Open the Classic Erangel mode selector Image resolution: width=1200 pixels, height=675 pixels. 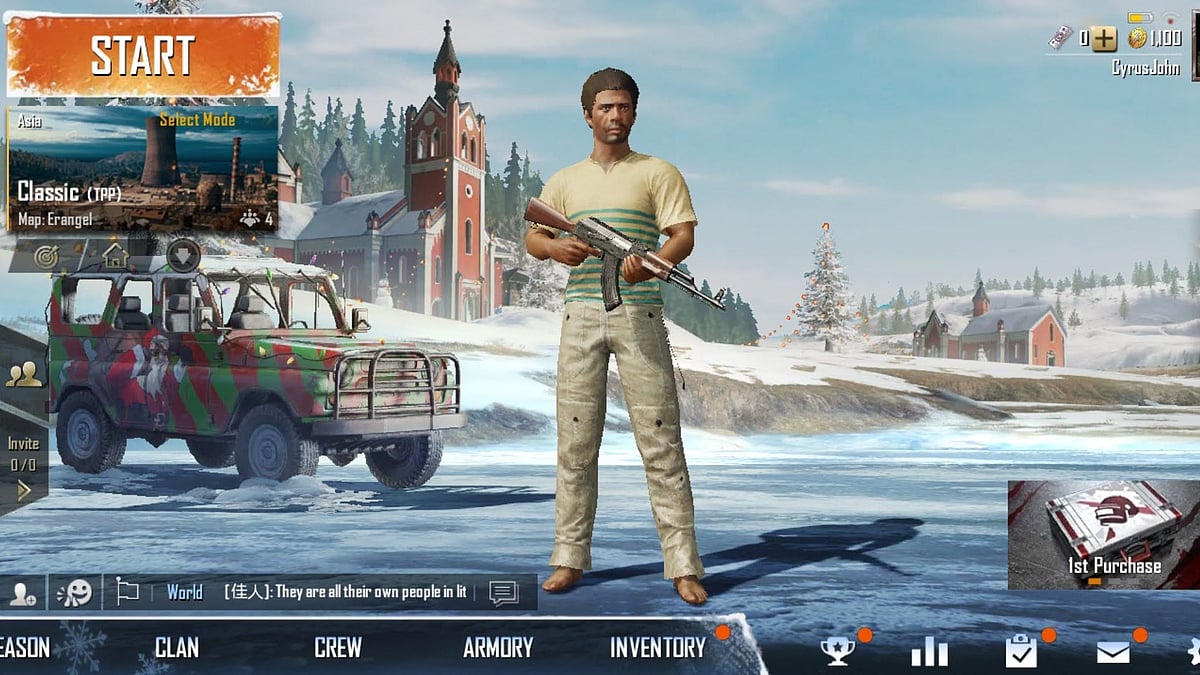[x=143, y=168]
